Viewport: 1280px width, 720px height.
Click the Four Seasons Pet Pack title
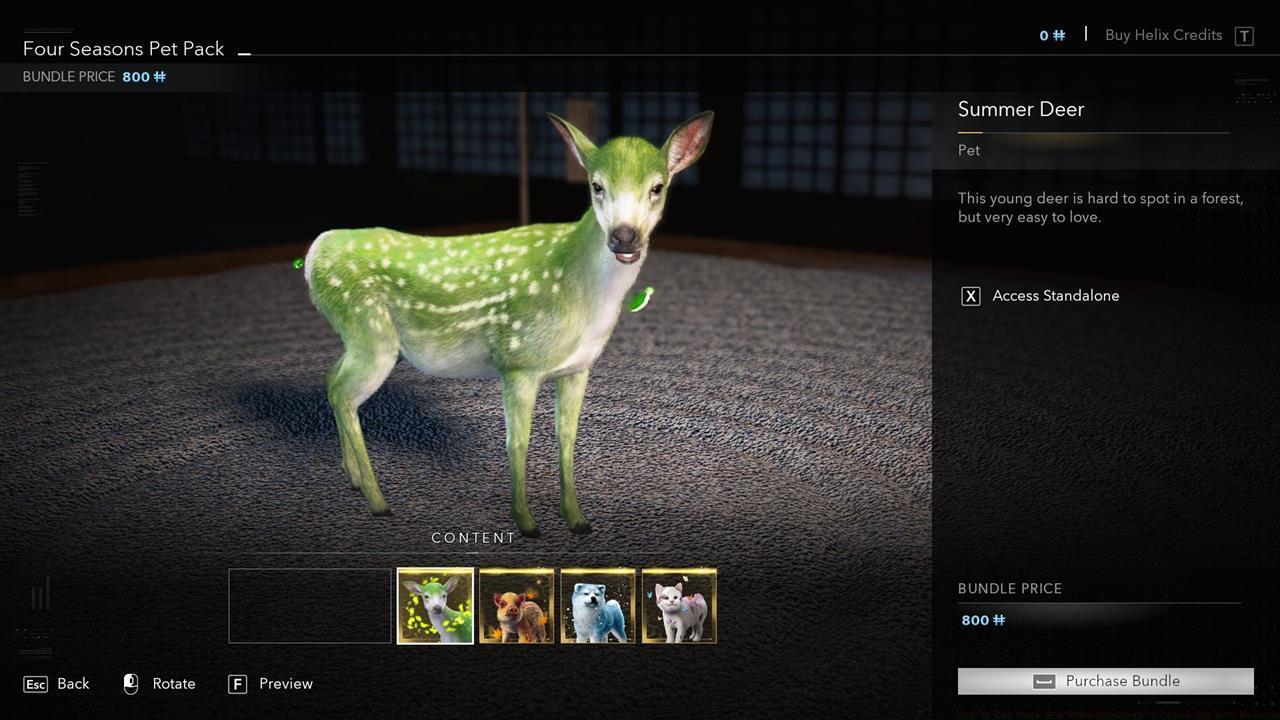tap(122, 48)
